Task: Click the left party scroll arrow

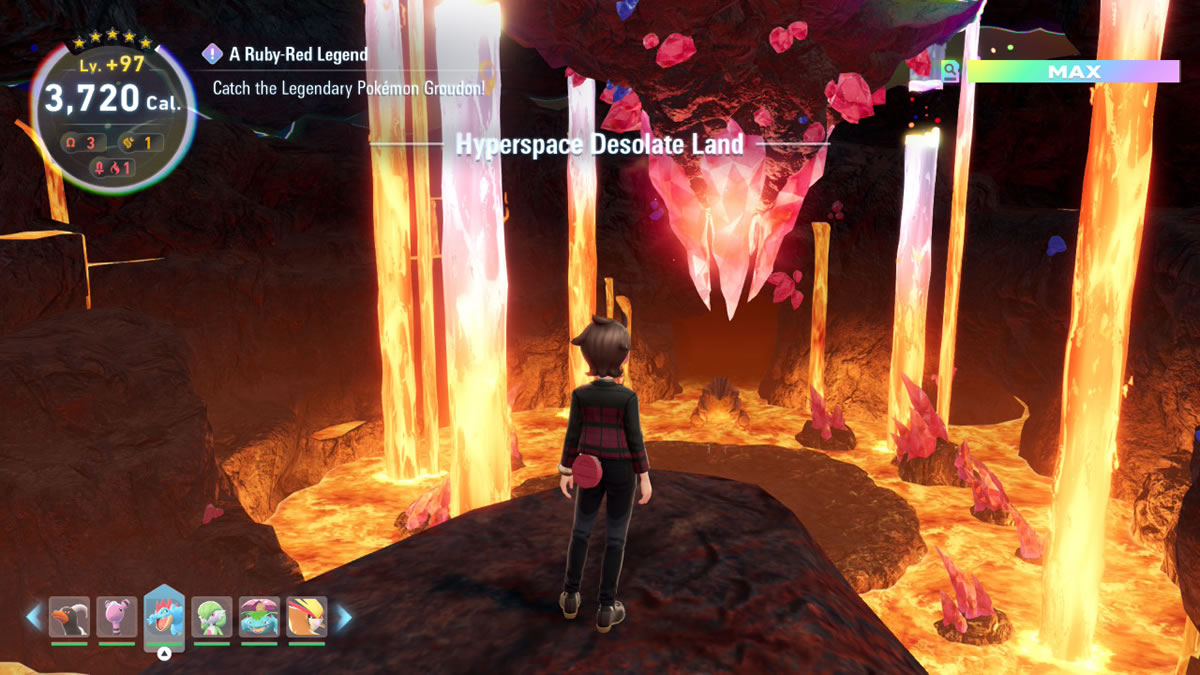Action: (x=34, y=617)
